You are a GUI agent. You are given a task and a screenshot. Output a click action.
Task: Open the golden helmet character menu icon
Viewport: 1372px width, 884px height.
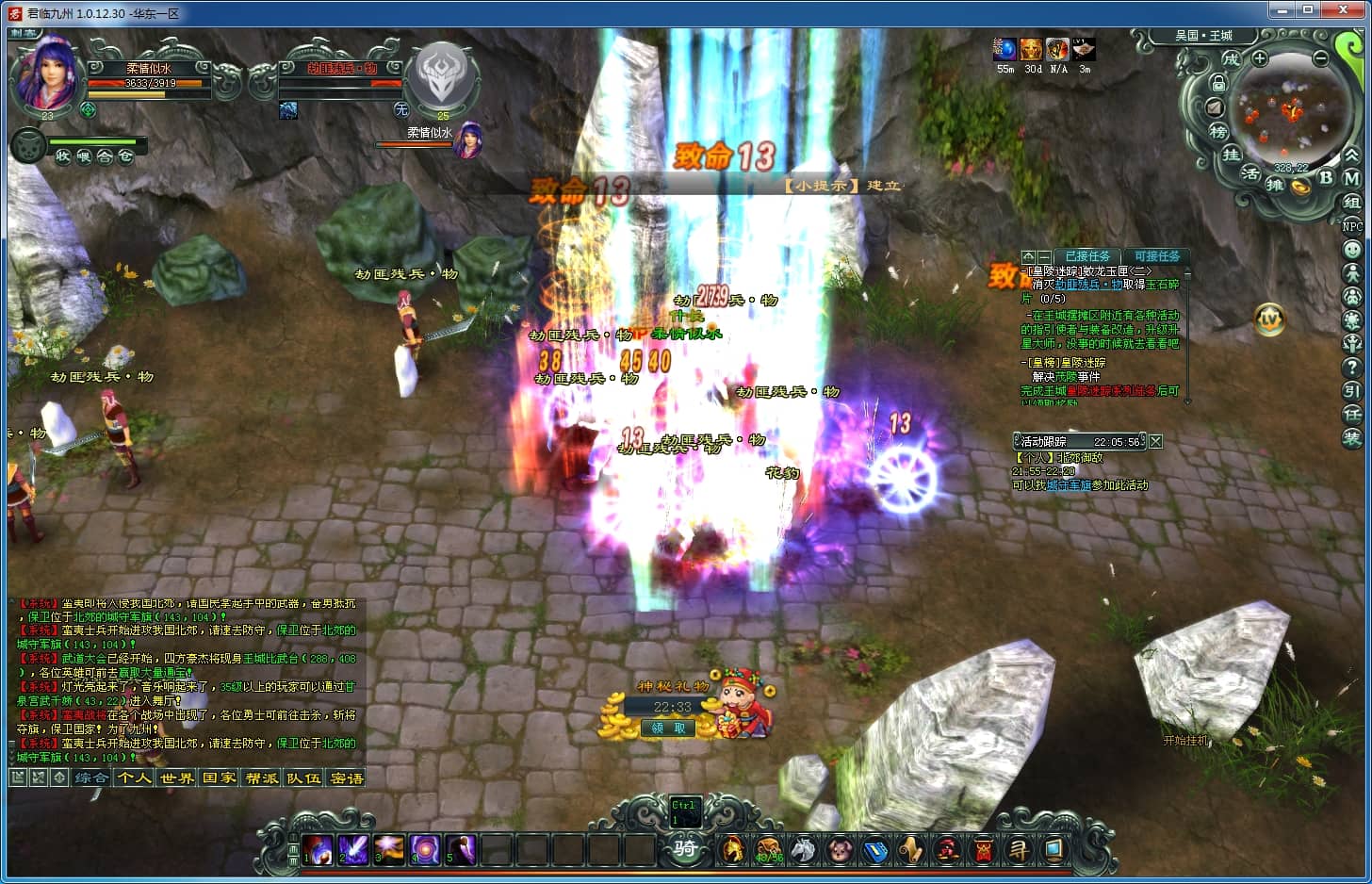tap(732, 850)
